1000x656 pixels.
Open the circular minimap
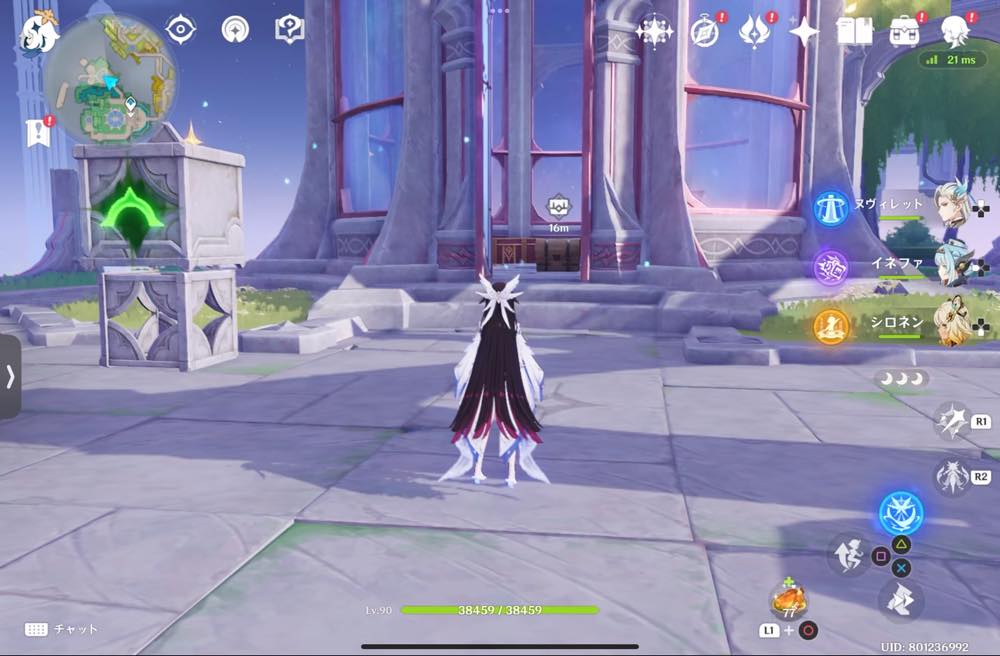click(110, 78)
